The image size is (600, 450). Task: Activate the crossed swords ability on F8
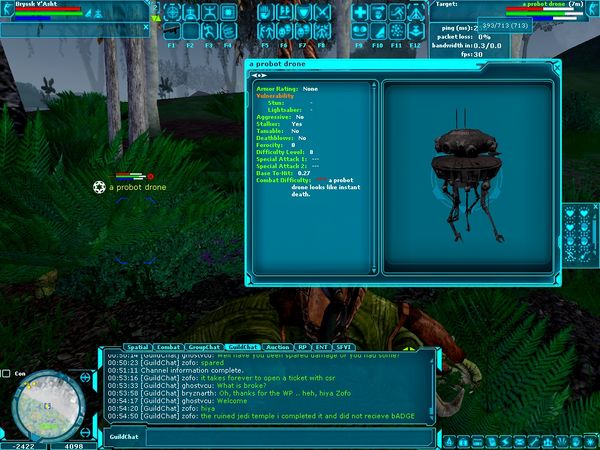point(323,13)
